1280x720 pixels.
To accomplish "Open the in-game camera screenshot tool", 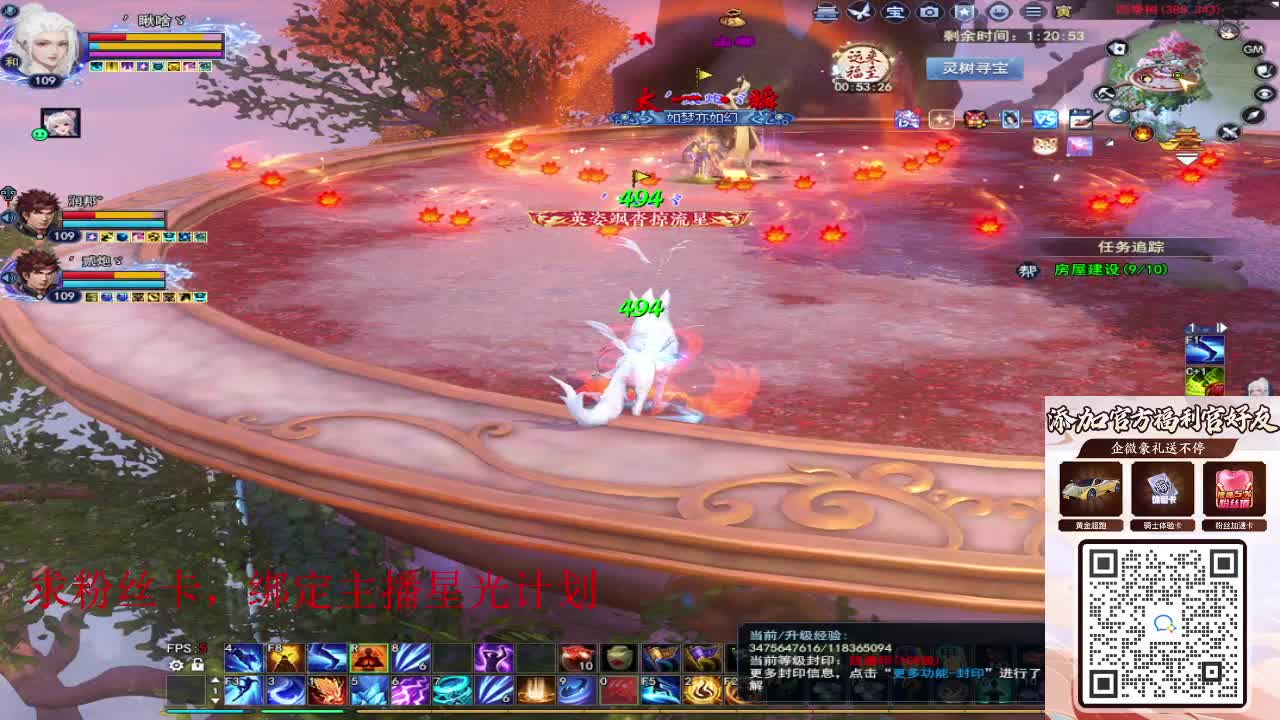I will pos(928,12).
